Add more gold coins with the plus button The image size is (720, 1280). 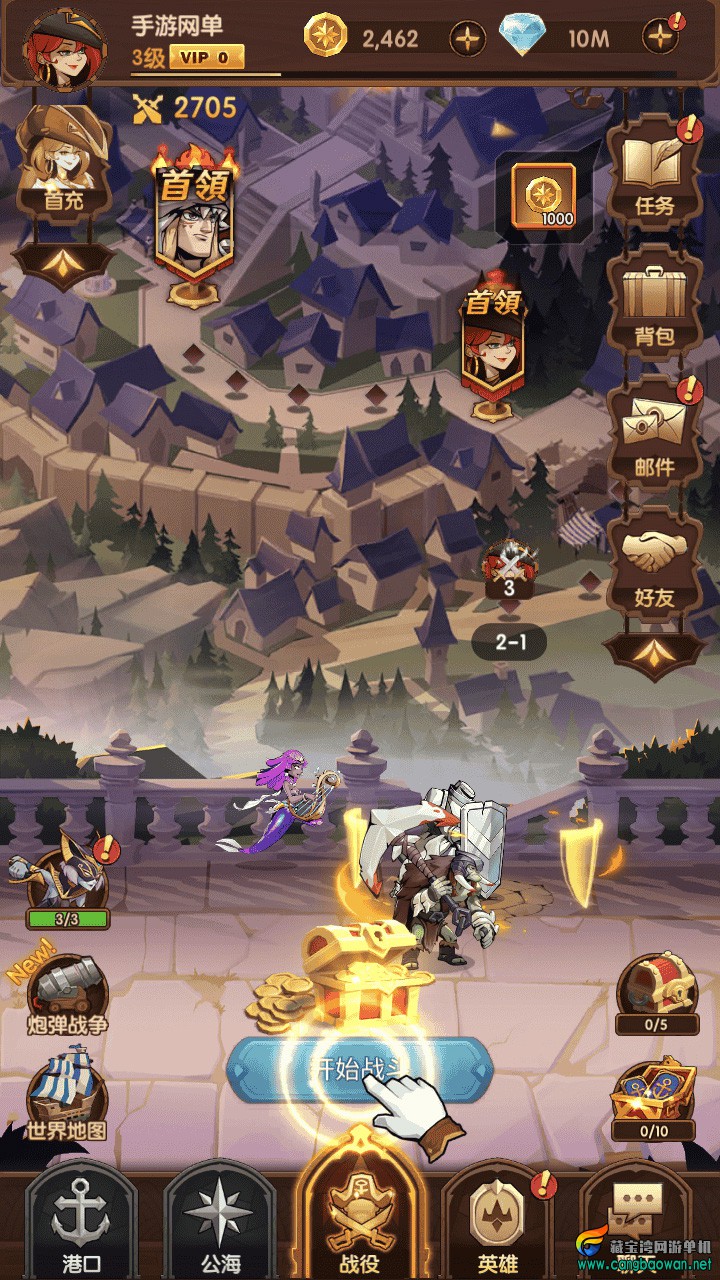pyautogui.click(x=467, y=39)
